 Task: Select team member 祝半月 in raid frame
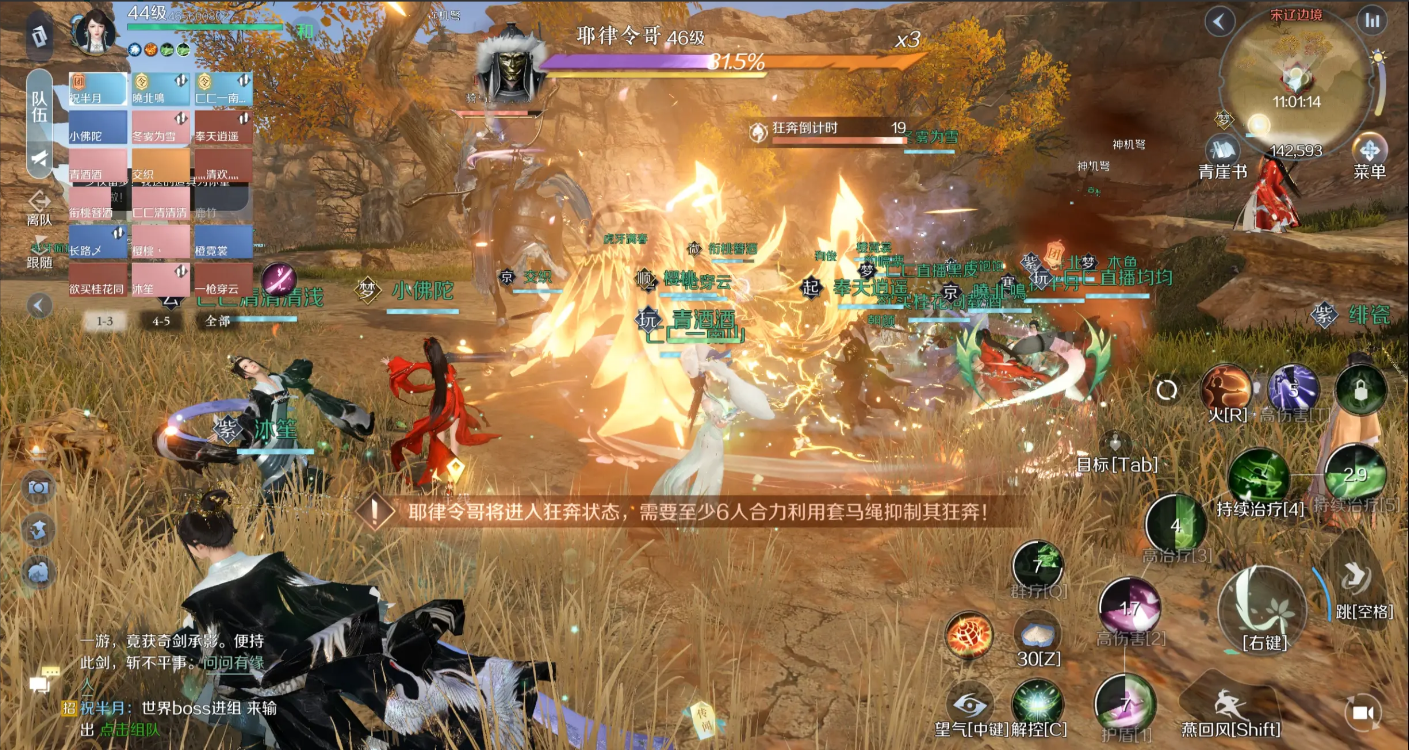pyautogui.click(x=98, y=88)
